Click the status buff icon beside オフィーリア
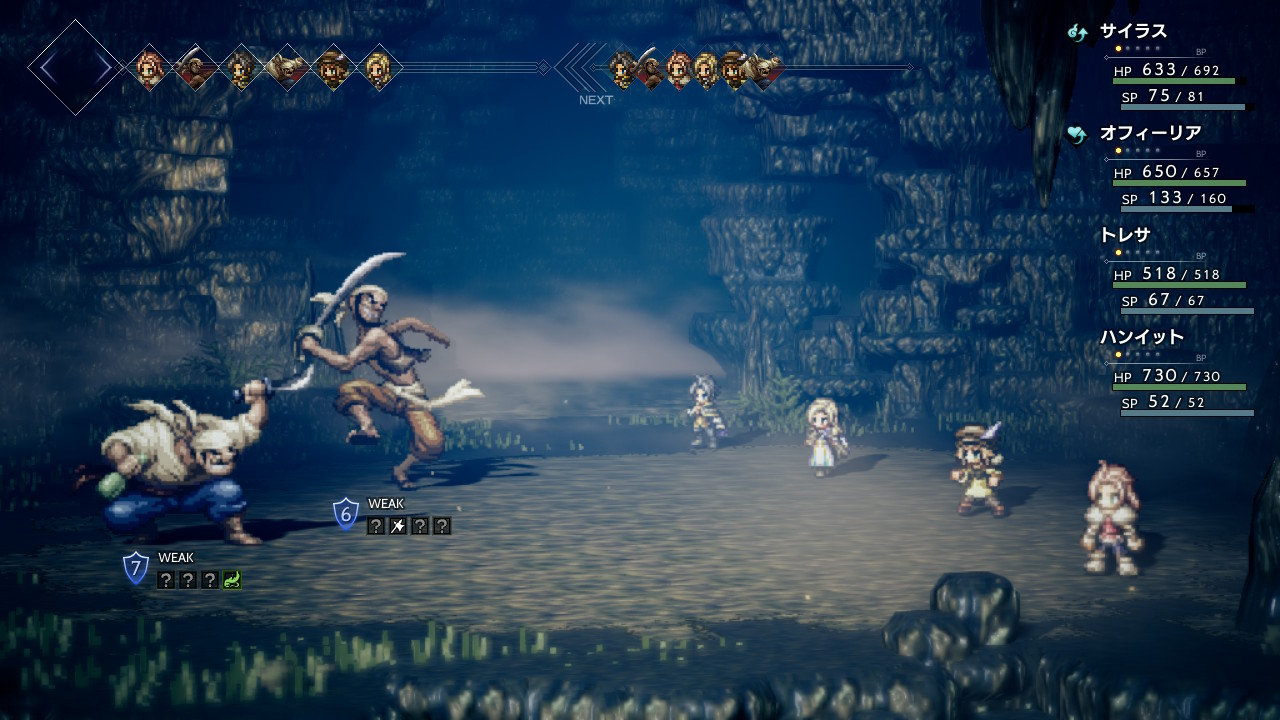Screen dimensions: 1280x720 (x=1077, y=134)
